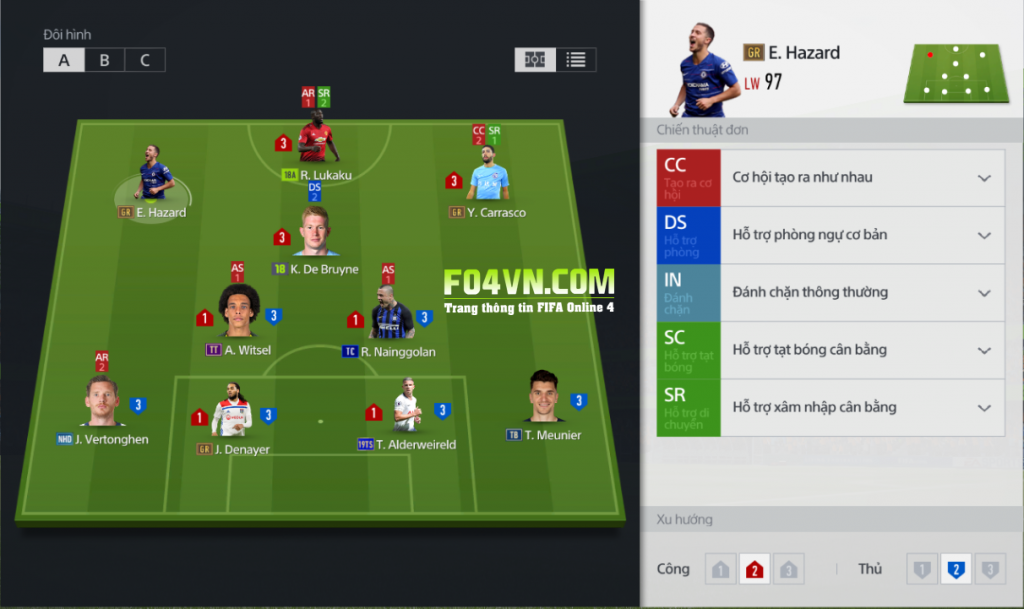Set attack tendency to level 1
The height and width of the screenshot is (609, 1024).
tap(720, 570)
